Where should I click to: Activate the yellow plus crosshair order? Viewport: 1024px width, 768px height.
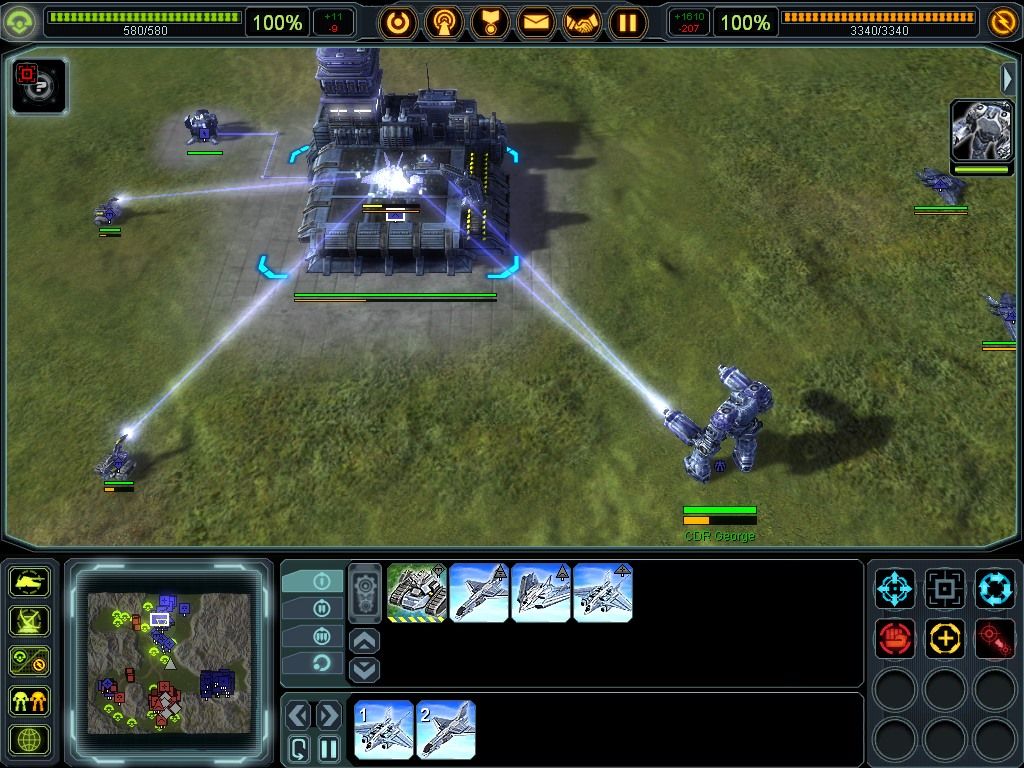(x=944, y=638)
